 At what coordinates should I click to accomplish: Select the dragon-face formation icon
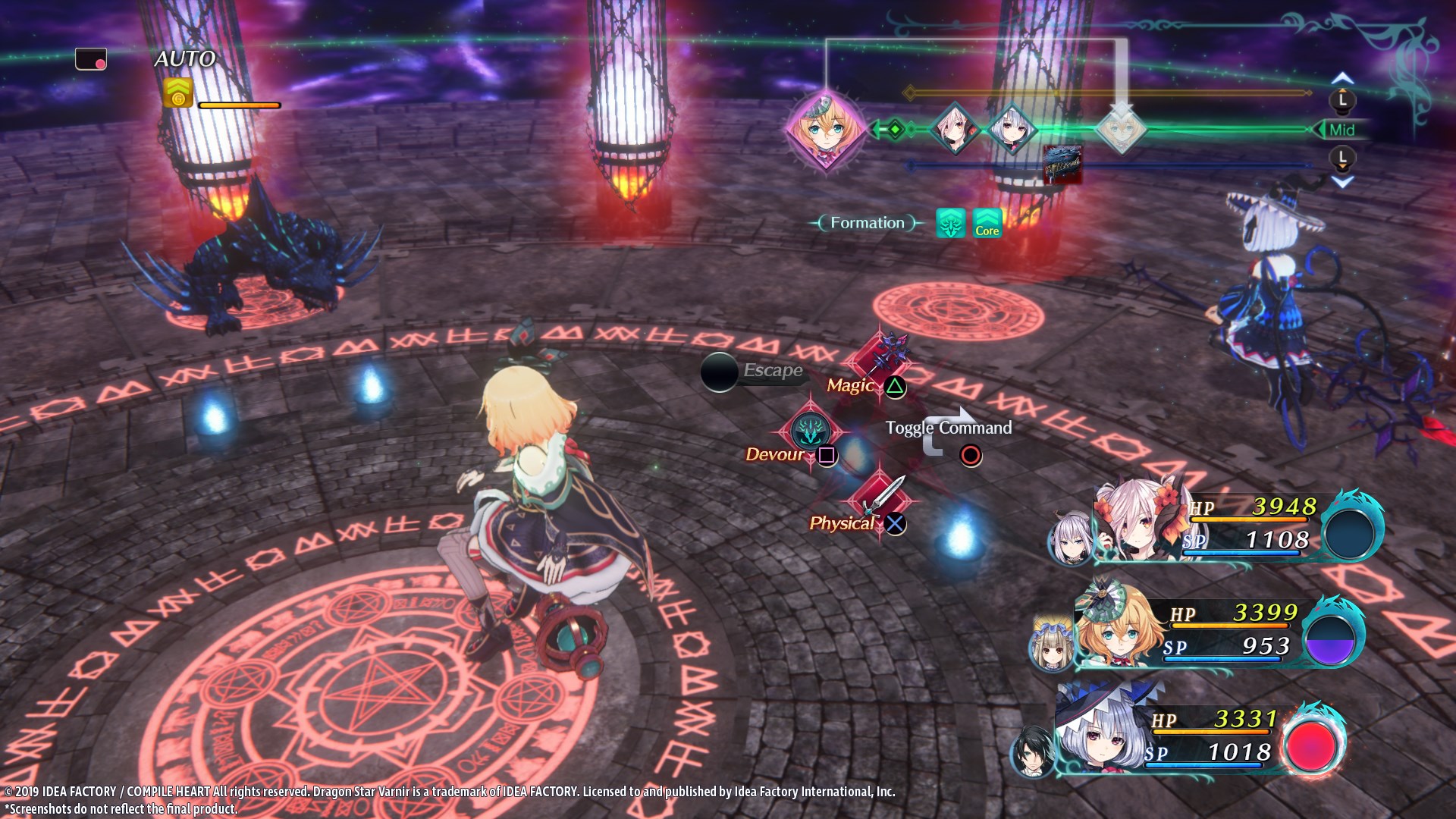951,223
